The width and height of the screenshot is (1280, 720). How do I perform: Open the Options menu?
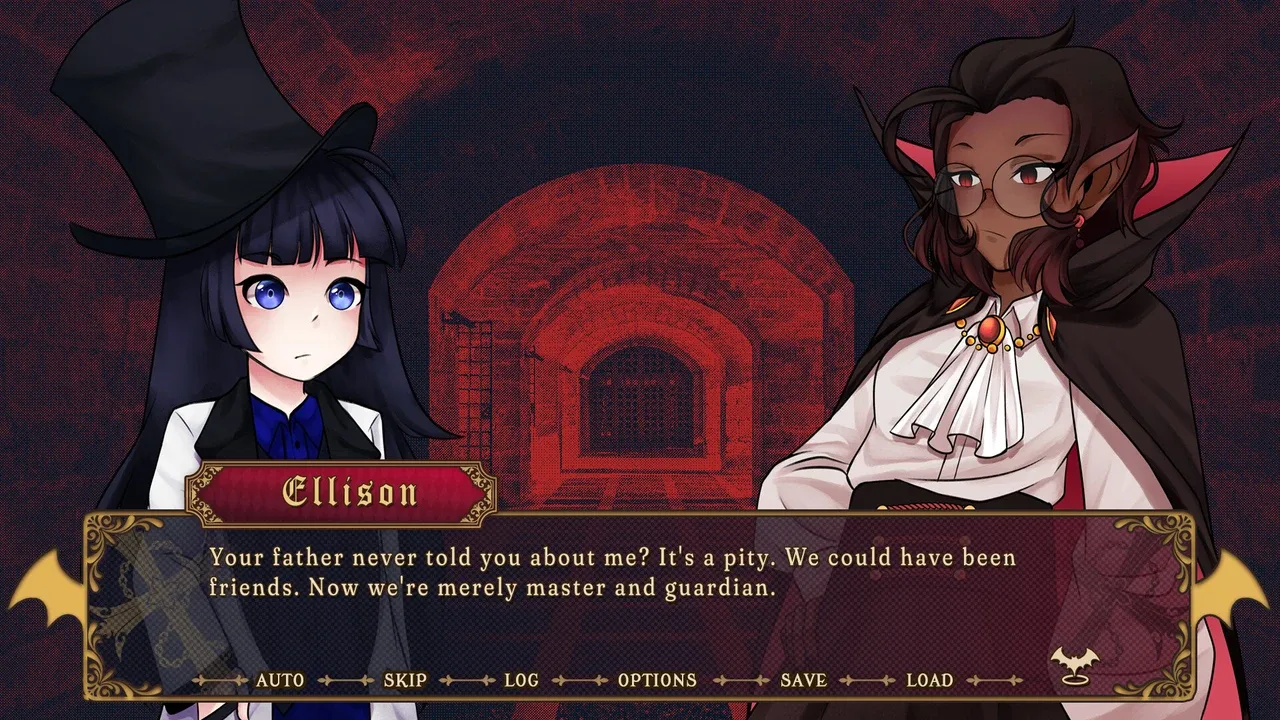coord(657,680)
